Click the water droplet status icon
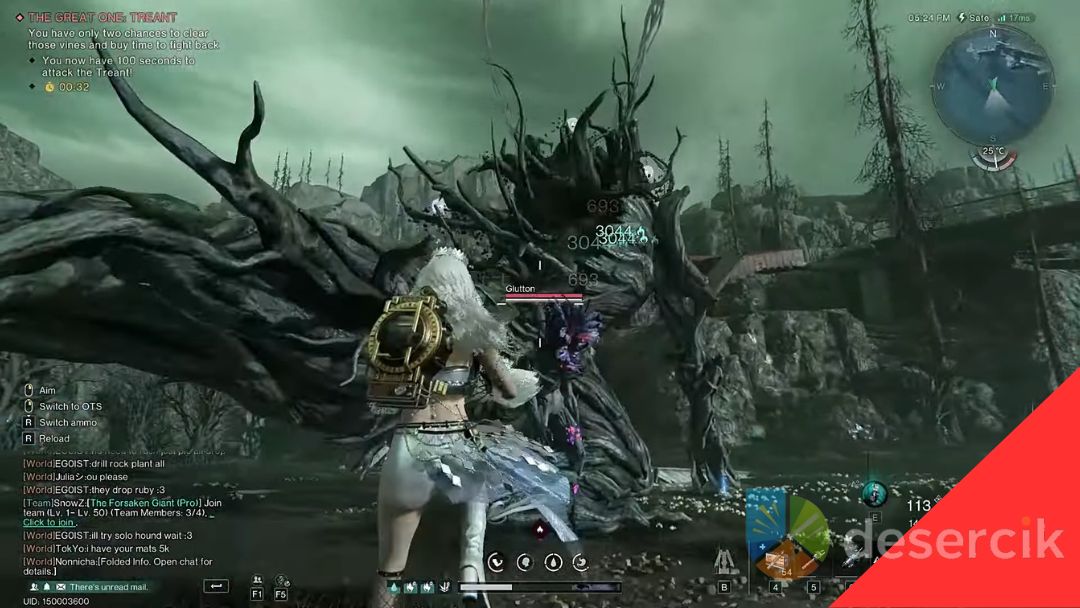The image size is (1080, 608). [x=552, y=562]
